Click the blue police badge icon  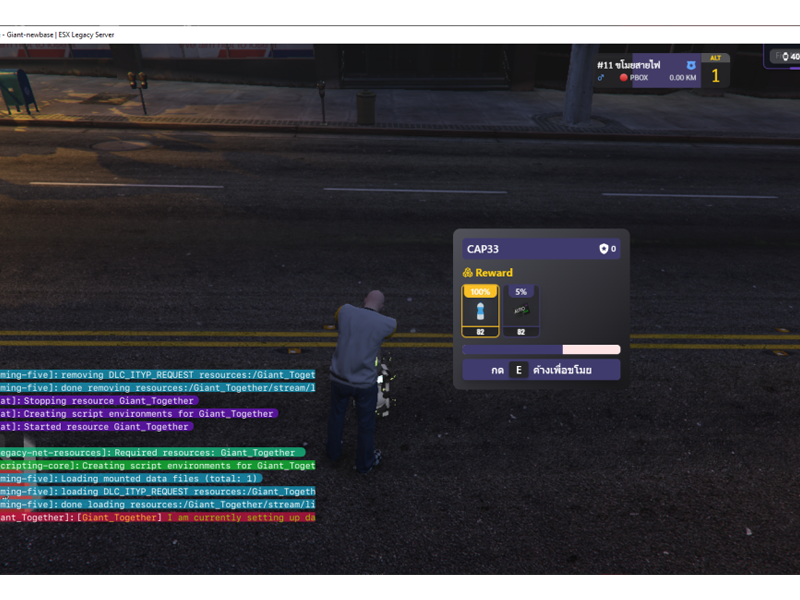(x=691, y=64)
